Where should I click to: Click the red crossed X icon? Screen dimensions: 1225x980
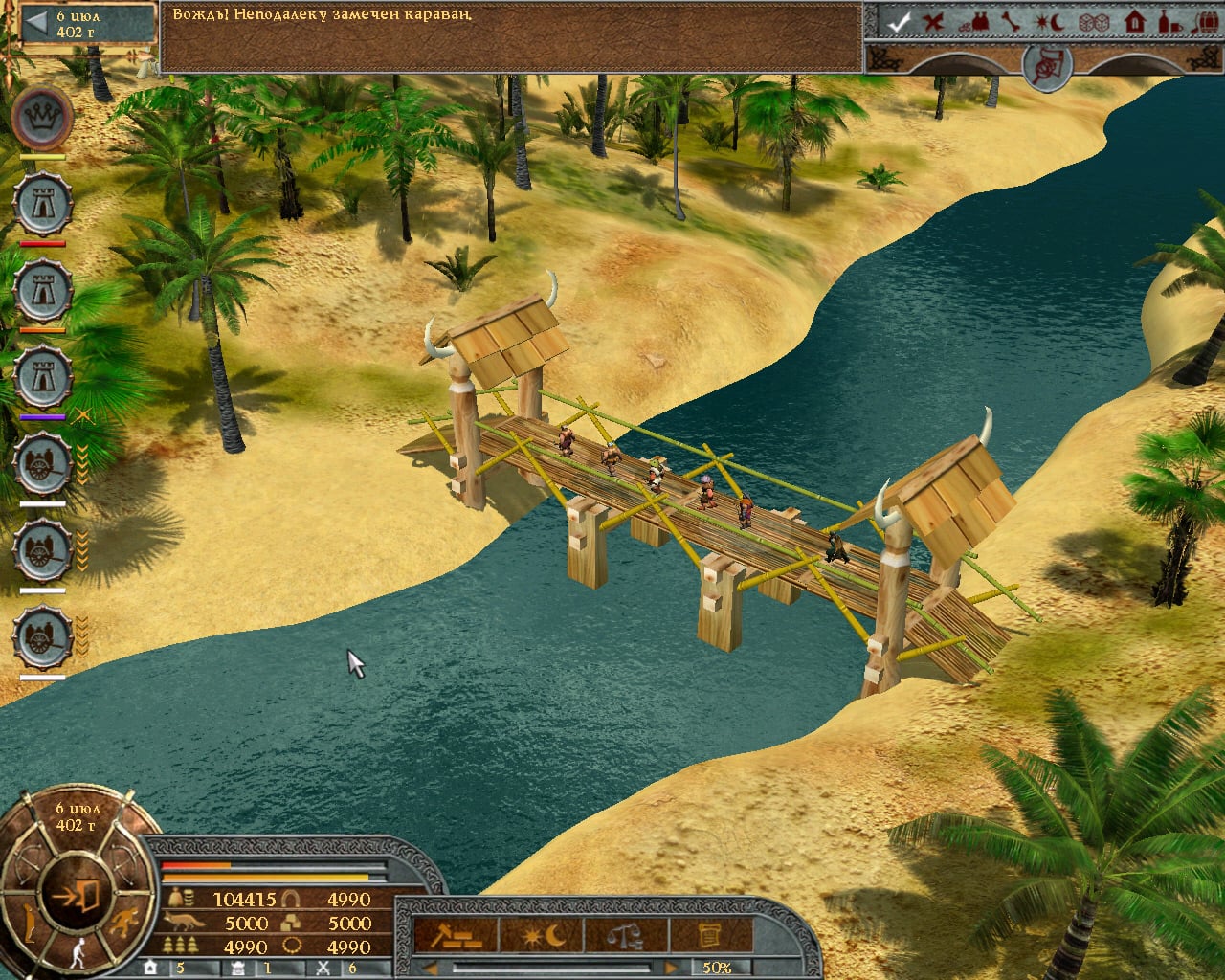click(x=933, y=22)
